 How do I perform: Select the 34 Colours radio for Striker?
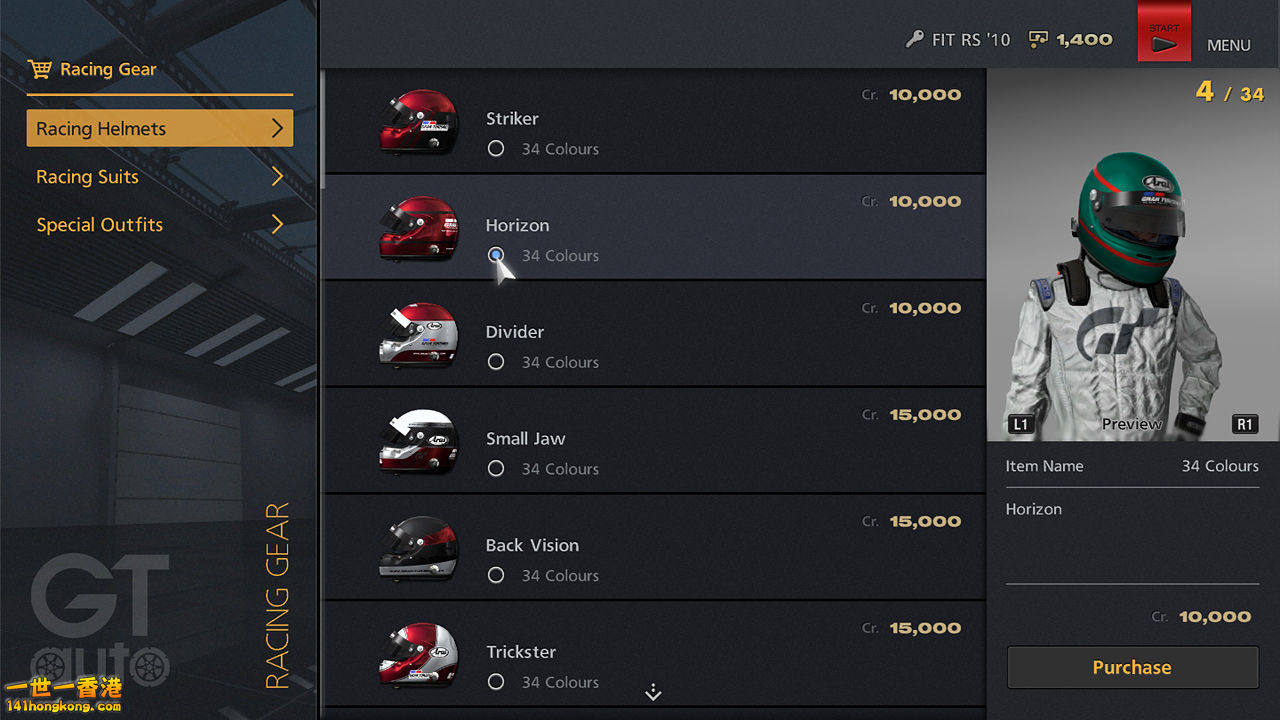496,148
